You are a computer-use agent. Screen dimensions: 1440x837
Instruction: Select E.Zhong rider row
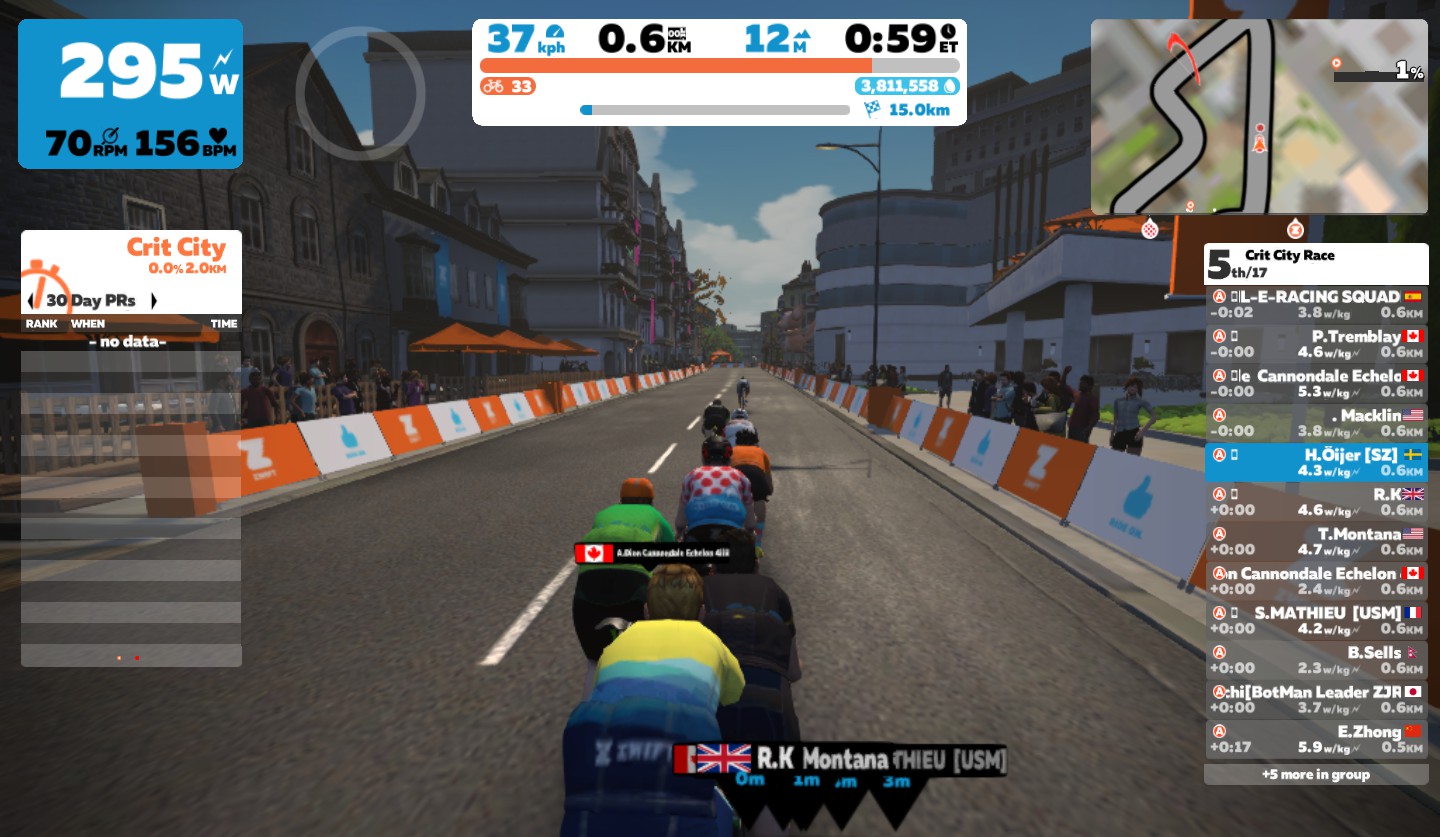click(x=1315, y=739)
